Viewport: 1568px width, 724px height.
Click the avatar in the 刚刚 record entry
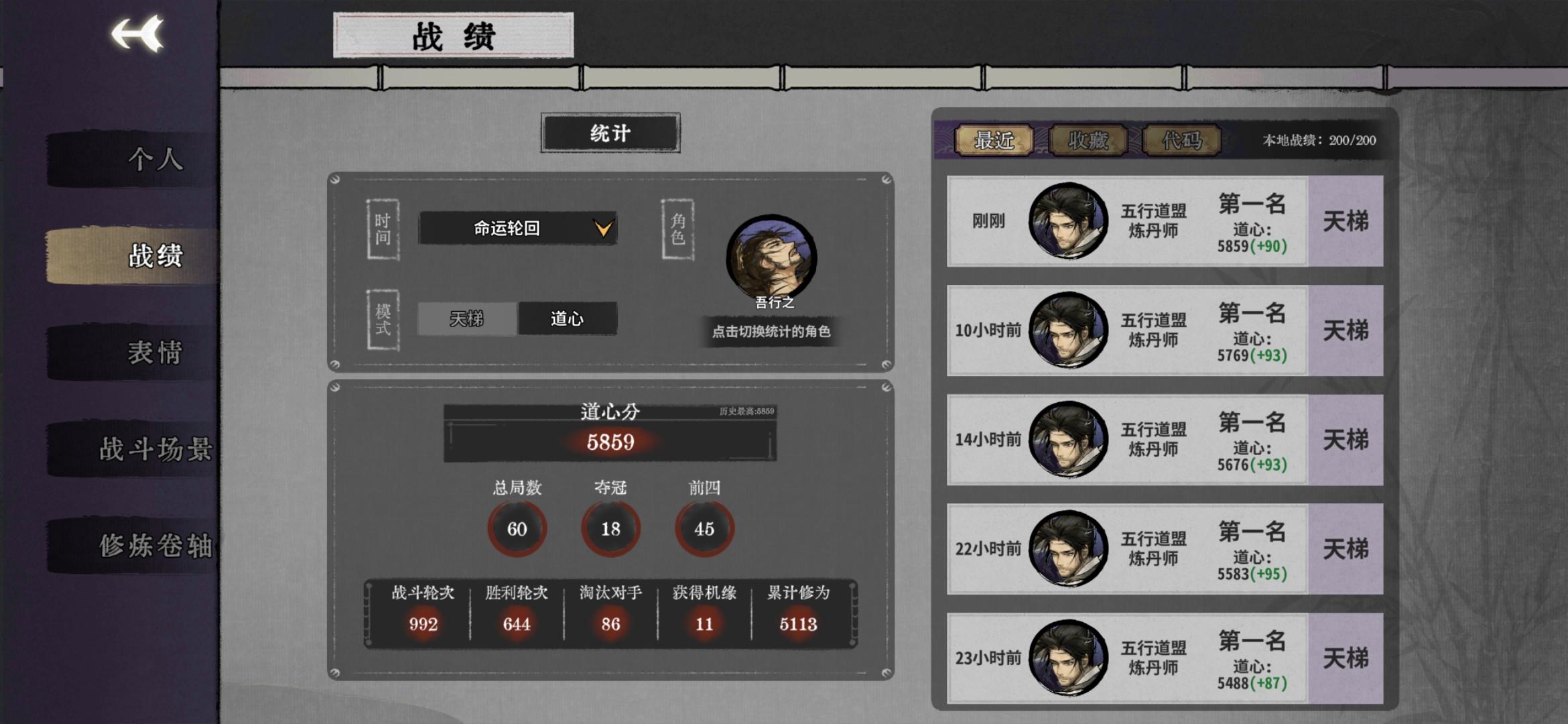1068,221
